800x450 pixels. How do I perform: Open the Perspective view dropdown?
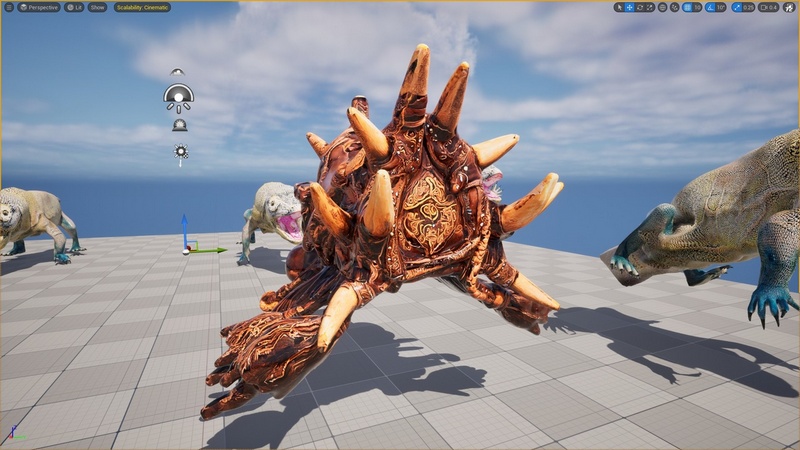pos(40,7)
